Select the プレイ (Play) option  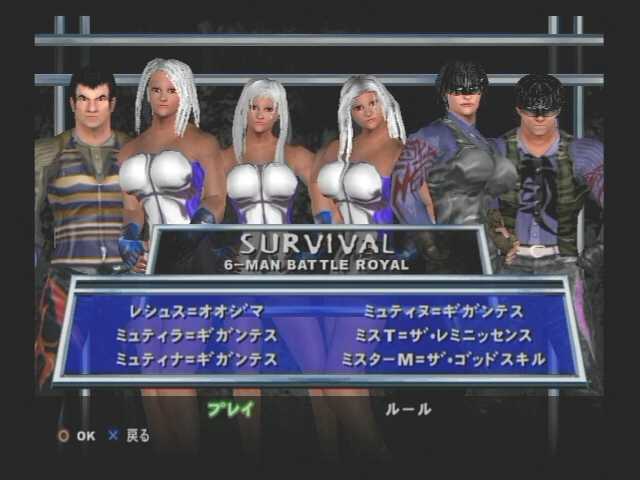[231, 408]
